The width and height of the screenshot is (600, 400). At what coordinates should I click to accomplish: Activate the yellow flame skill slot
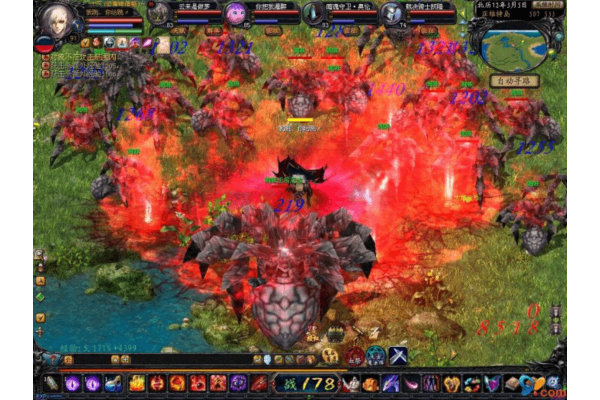coord(135,383)
